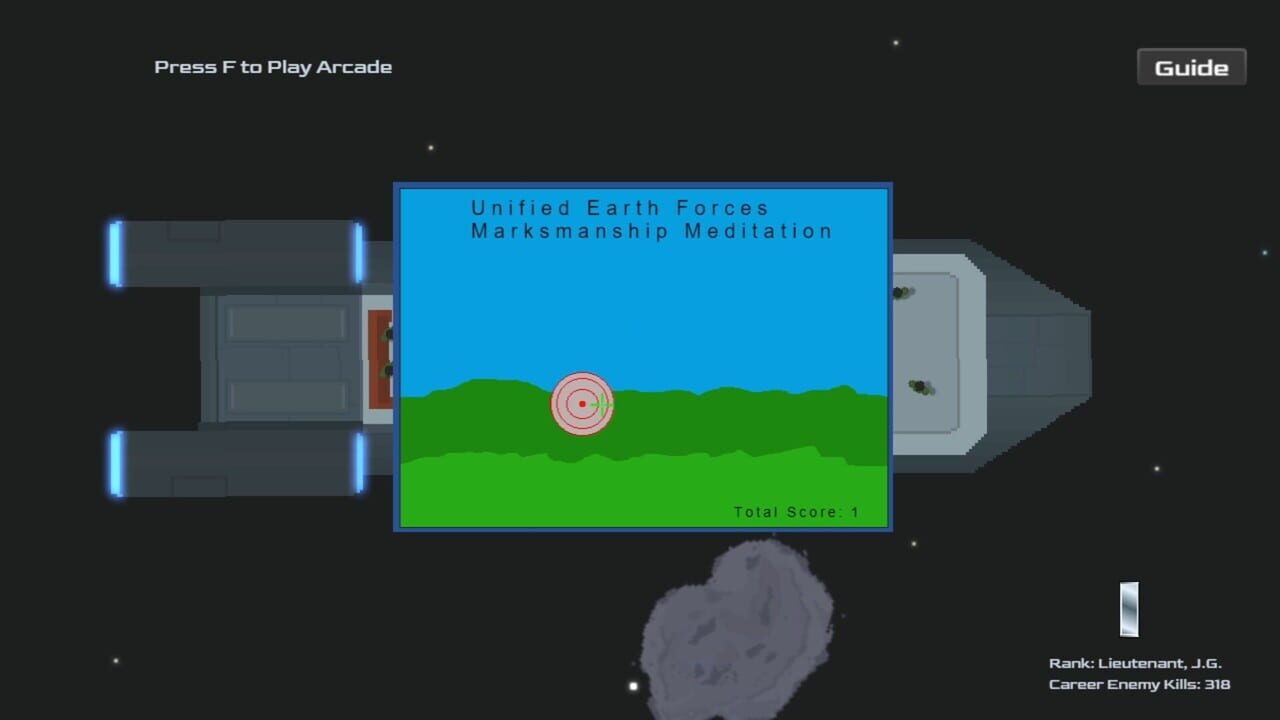
Task: Click the Career Enemy Kills counter
Action: pyautogui.click(x=1138, y=684)
